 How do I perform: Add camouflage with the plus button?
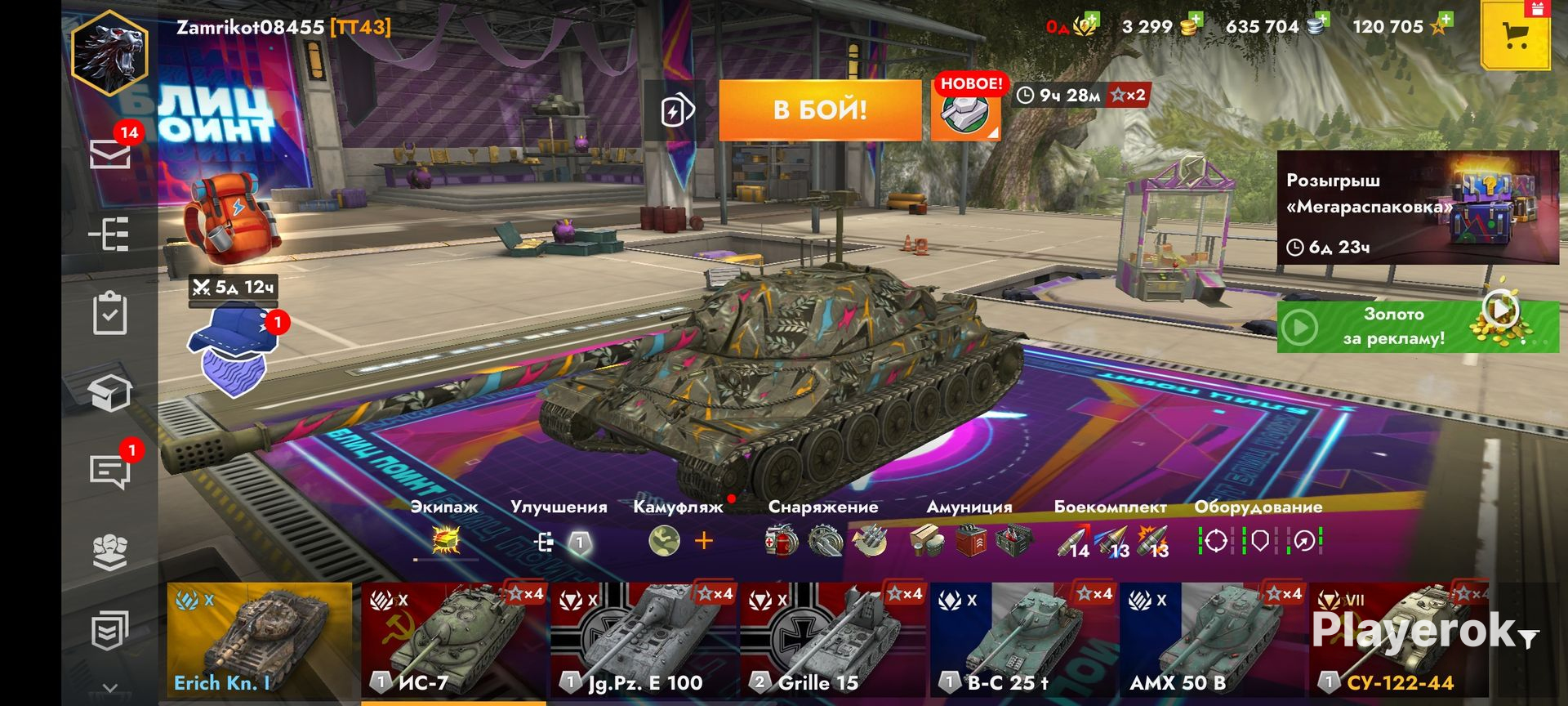pyautogui.click(x=704, y=541)
